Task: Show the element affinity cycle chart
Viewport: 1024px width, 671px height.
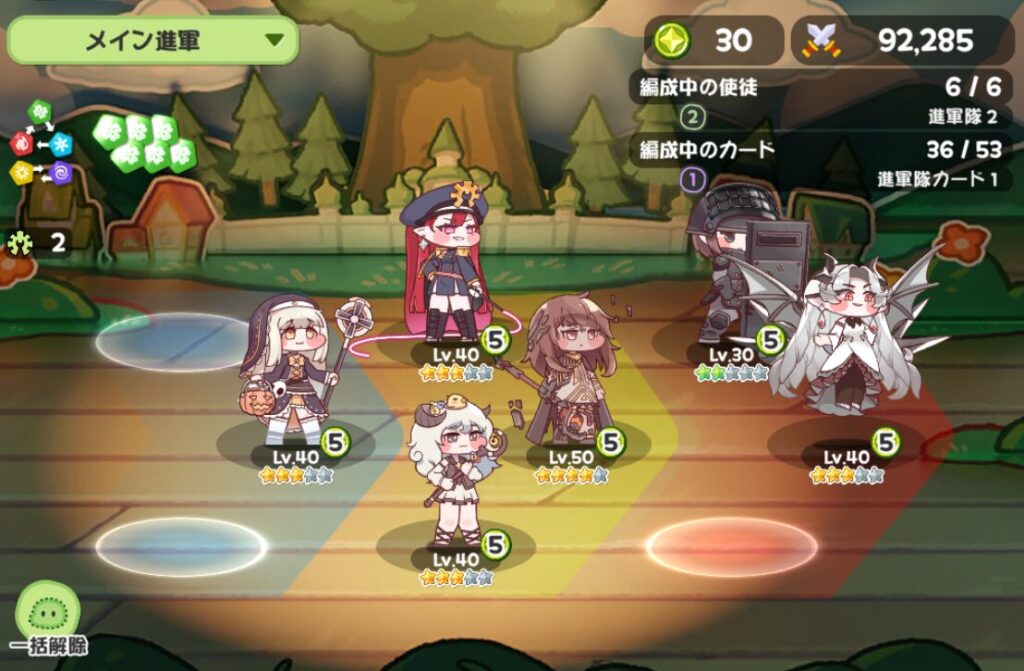Action: click(x=41, y=144)
